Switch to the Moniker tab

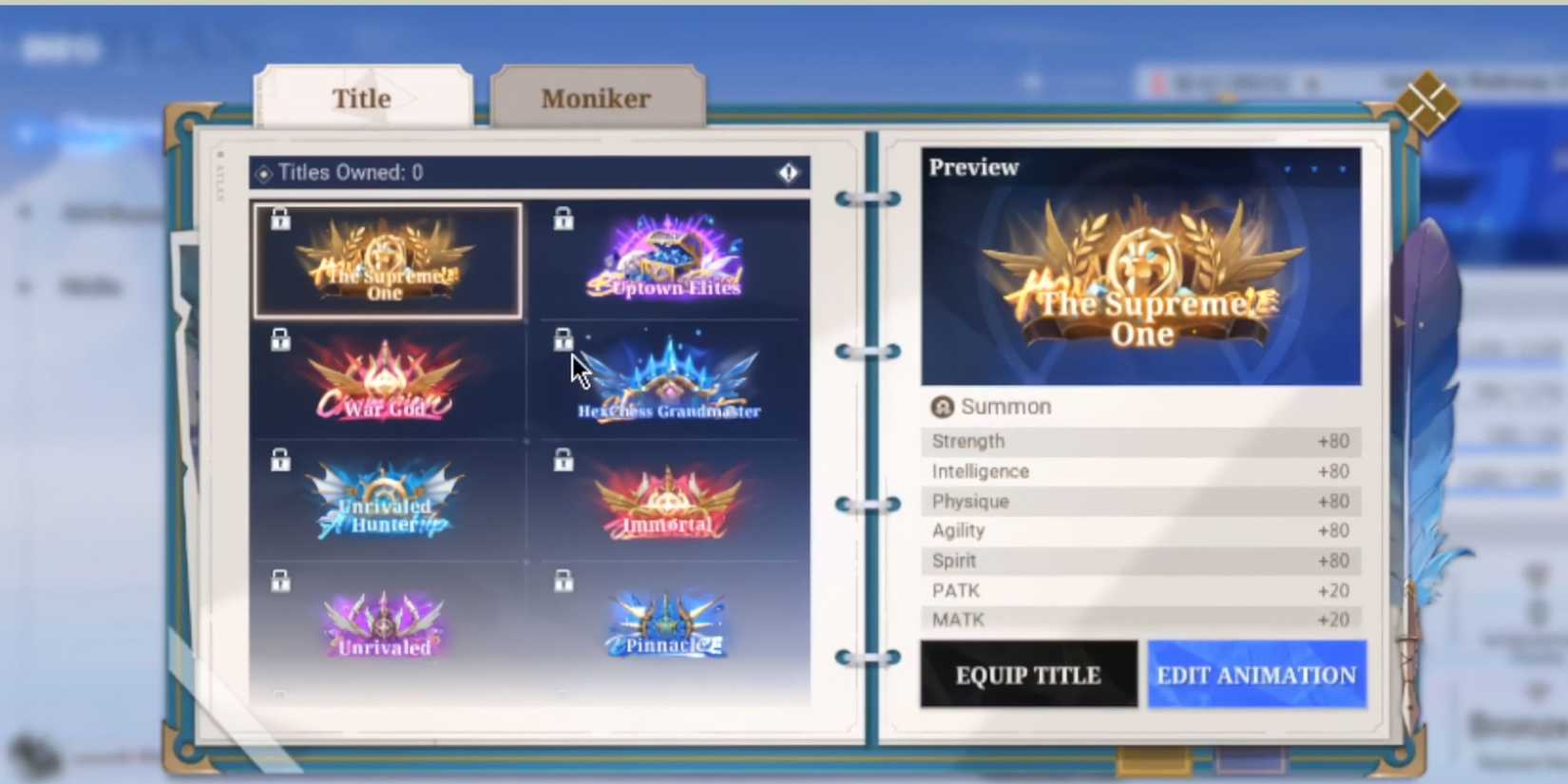pyautogui.click(x=596, y=98)
